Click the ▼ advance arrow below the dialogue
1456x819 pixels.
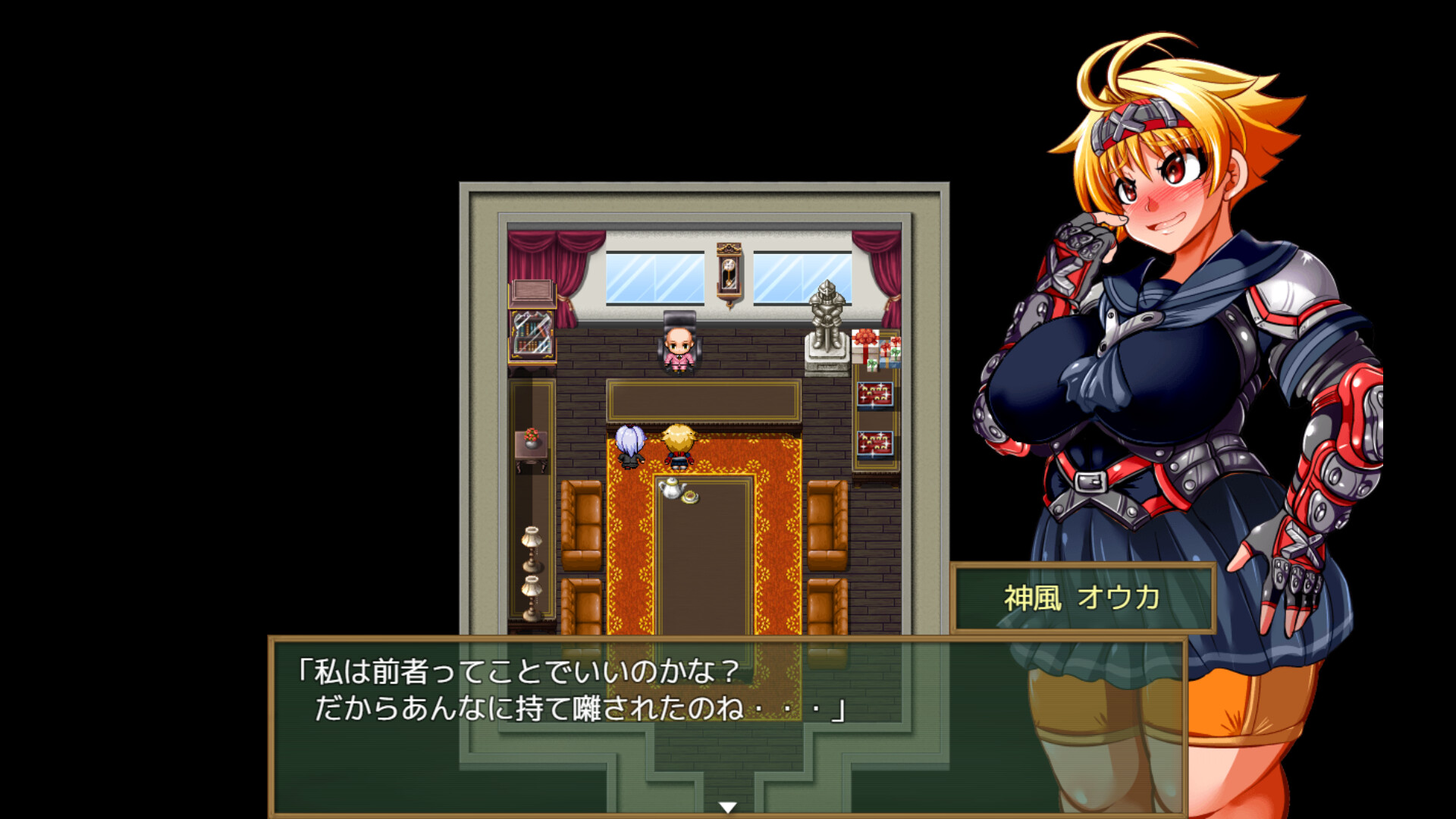click(728, 807)
